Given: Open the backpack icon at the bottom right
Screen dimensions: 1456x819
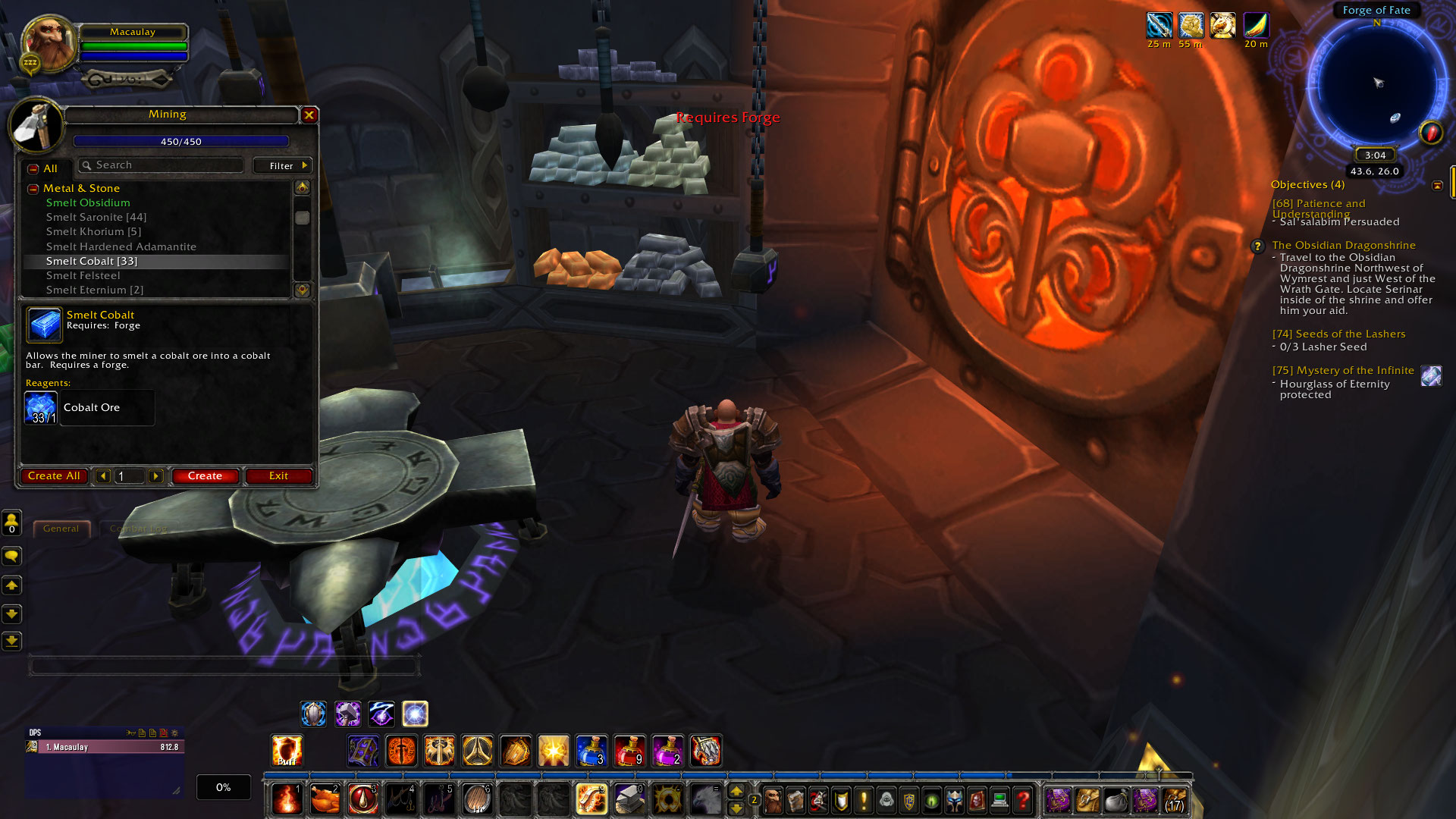Looking at the screenshot, I should point(1174,800).
